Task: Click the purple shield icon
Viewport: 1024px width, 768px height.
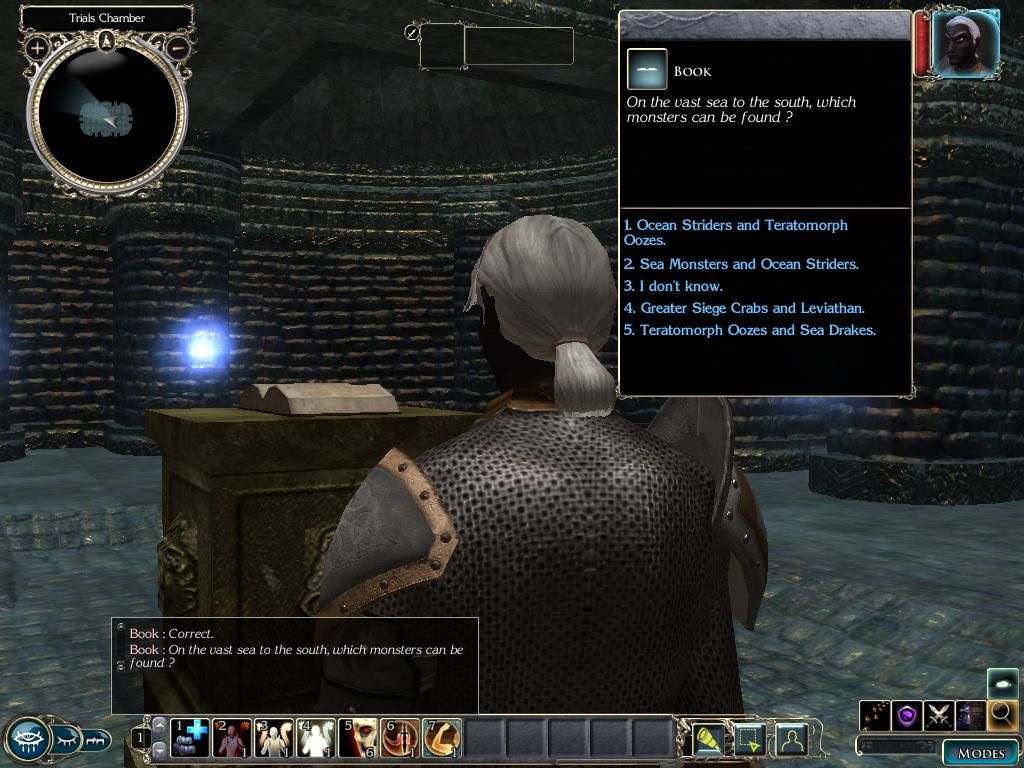Action: click(x=907, y=715)
